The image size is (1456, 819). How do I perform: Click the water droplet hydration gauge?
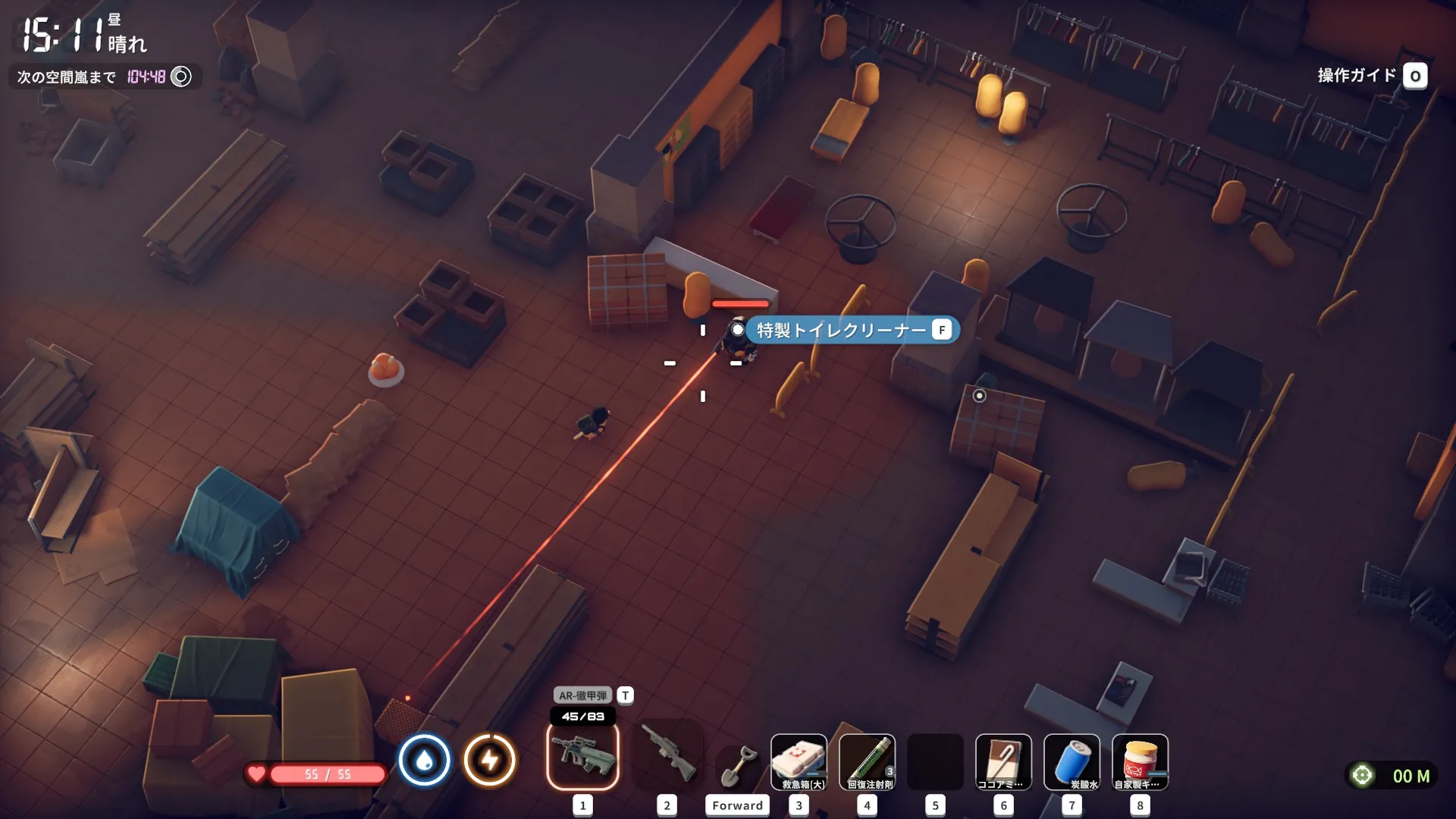[x=425, y=760]
